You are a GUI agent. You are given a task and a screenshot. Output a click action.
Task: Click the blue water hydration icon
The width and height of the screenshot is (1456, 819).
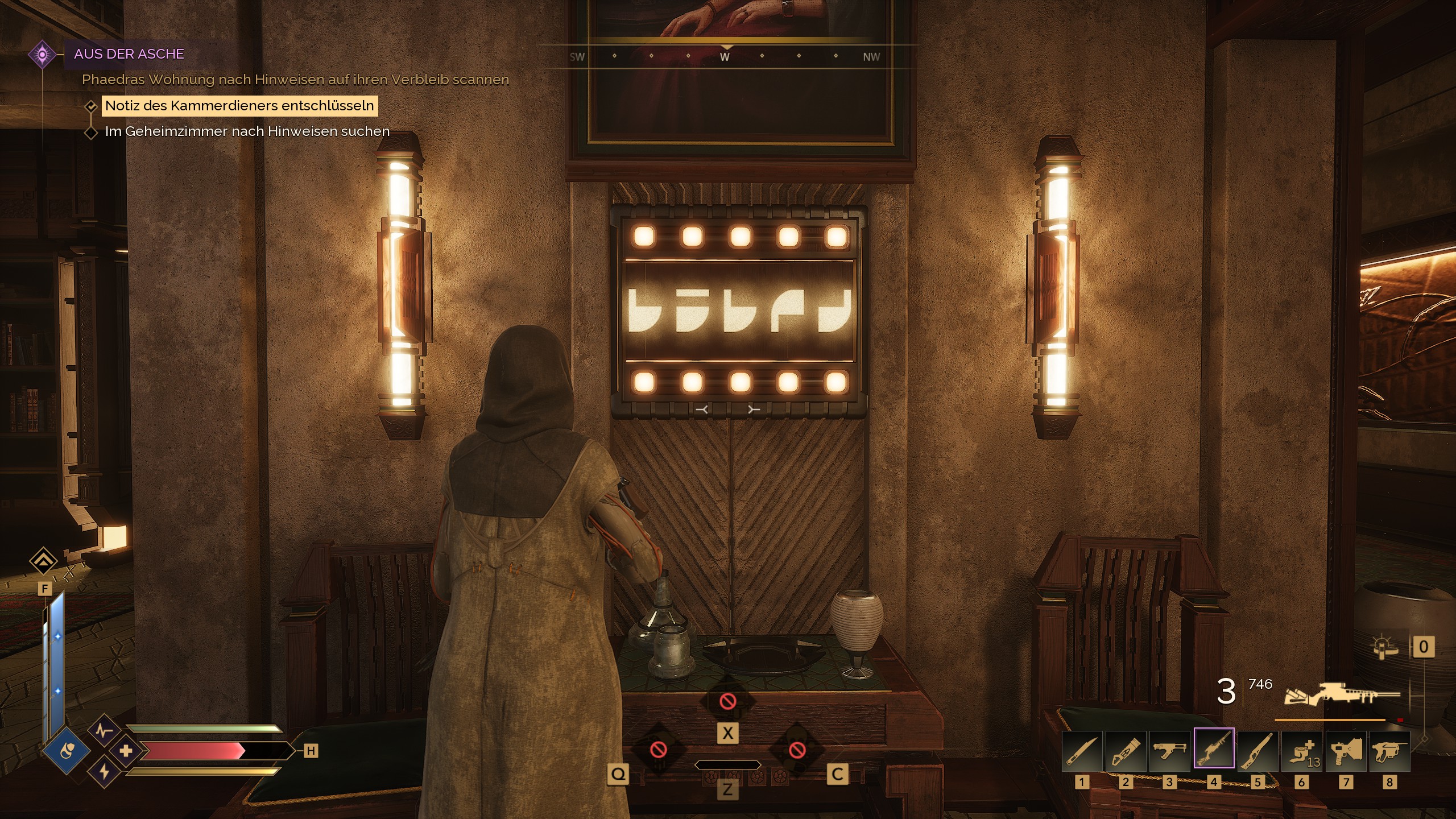click(67, 751)
